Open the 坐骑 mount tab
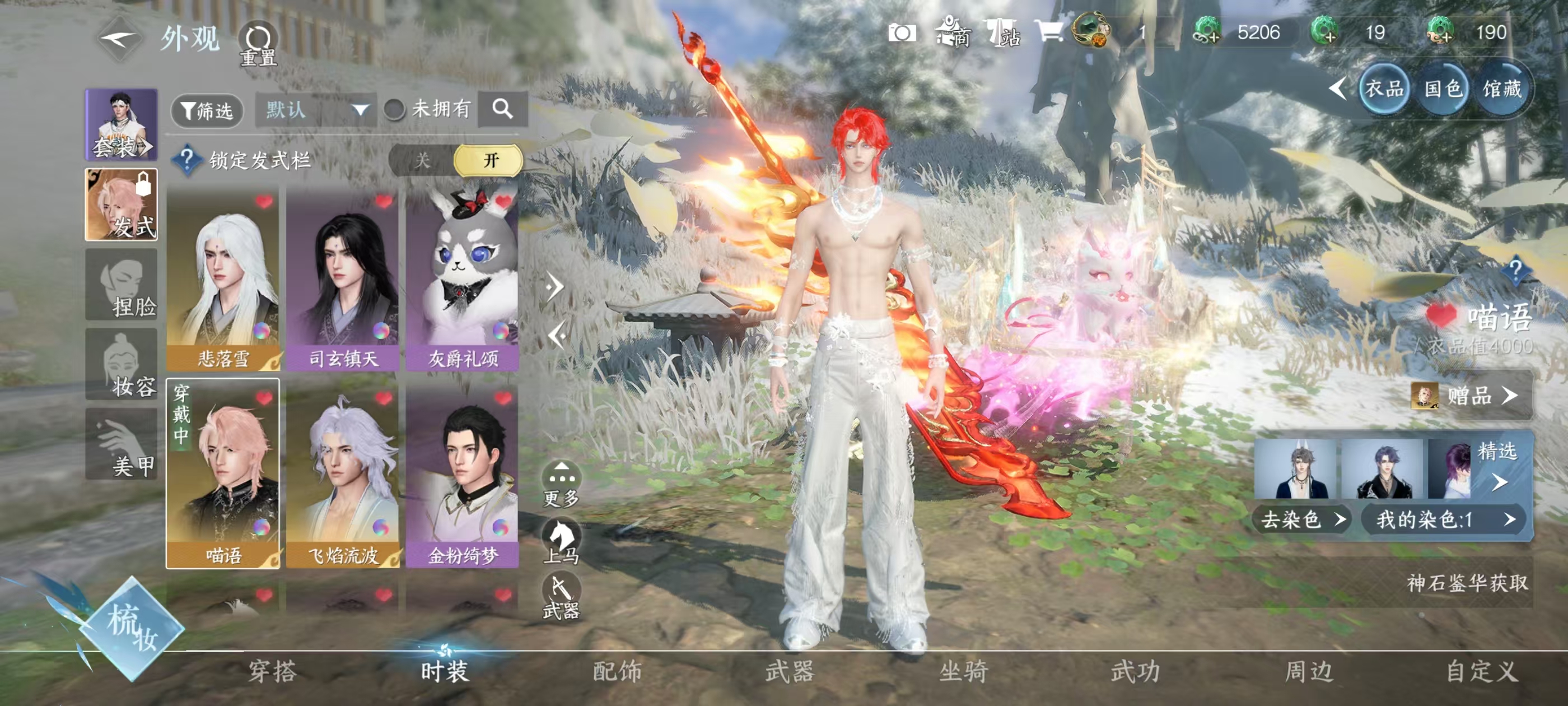This screenshot has width=1568, height=706. click(963, 671)
